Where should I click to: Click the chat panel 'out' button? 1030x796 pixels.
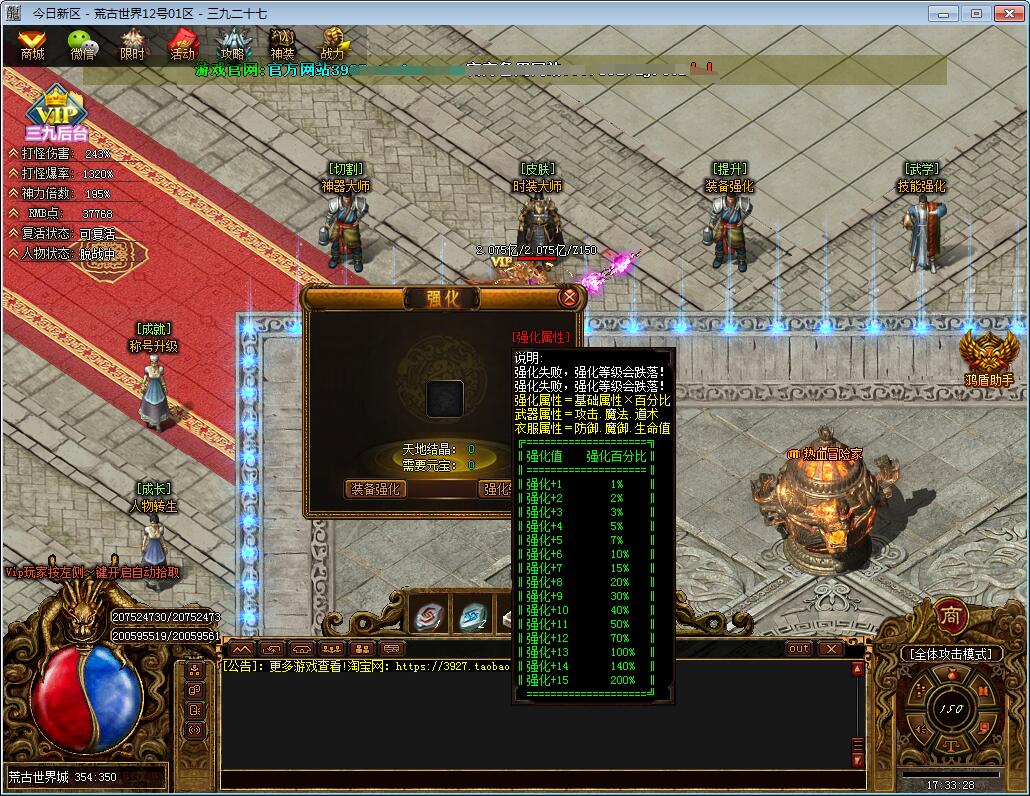point(798,649)
